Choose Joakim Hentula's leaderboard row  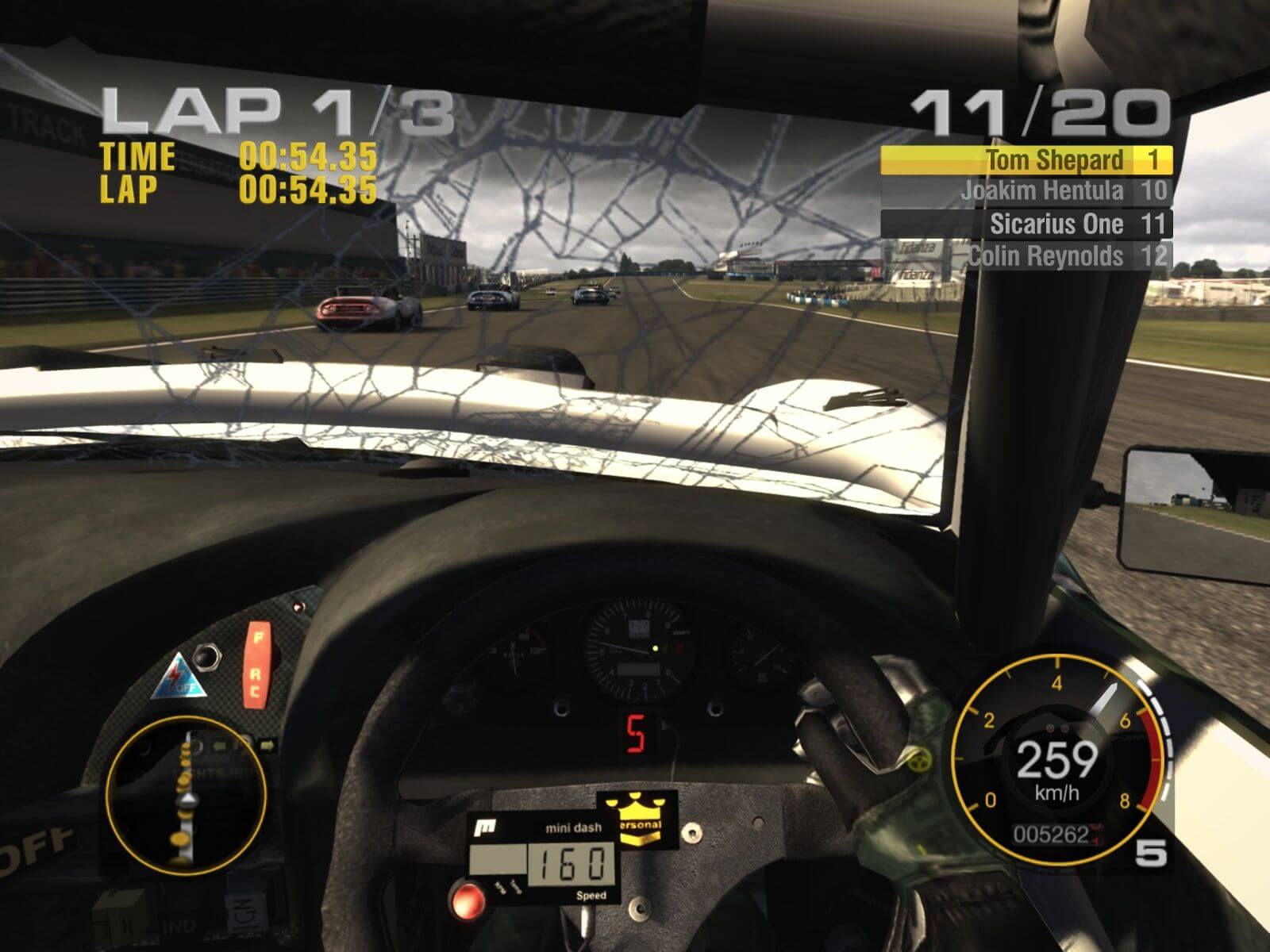tap(1026, 191)
